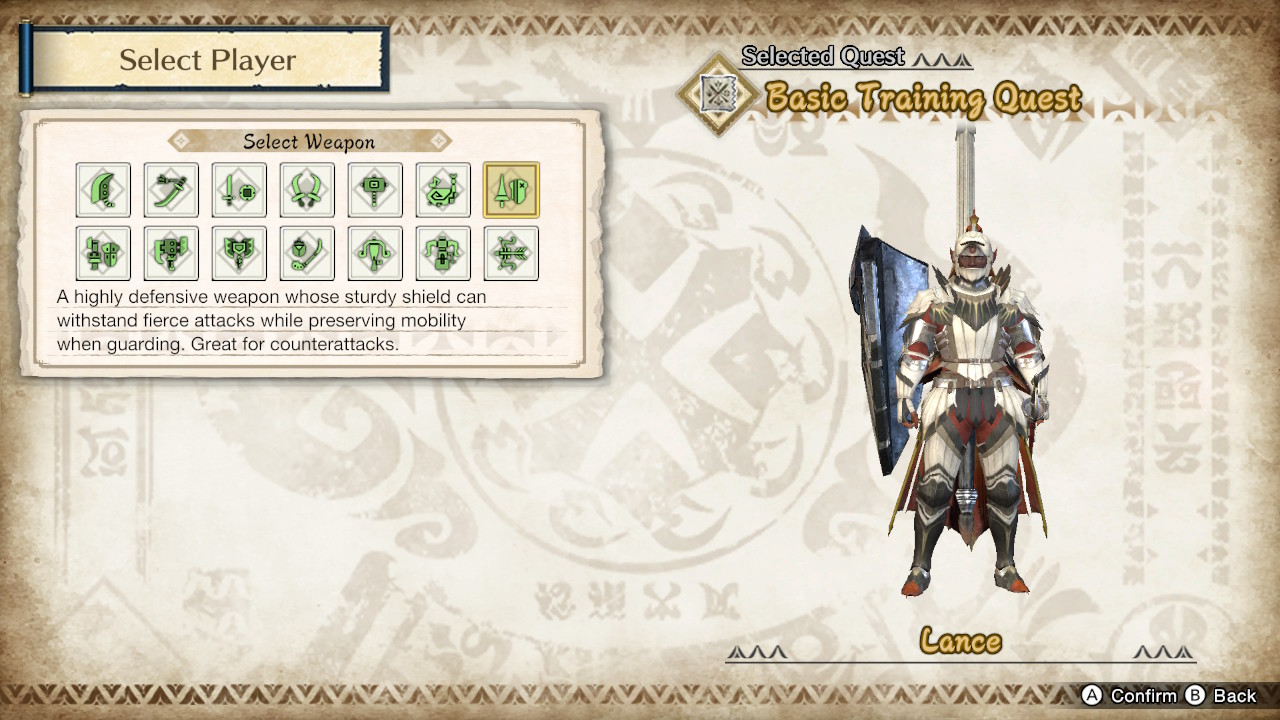Expand the Selected Quest chevrons
The height and width of the screenshot is (720, 1280).
(x=941, y=57)
